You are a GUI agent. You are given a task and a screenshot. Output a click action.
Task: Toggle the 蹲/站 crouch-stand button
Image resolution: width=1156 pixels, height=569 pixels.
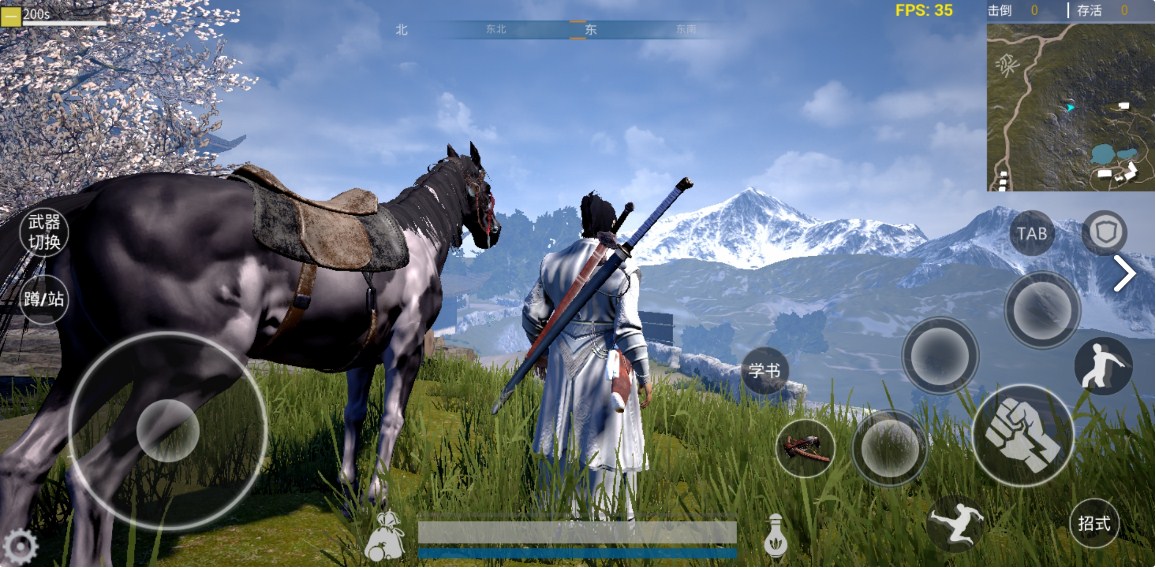pyautogui.click(x=44, y=299)
